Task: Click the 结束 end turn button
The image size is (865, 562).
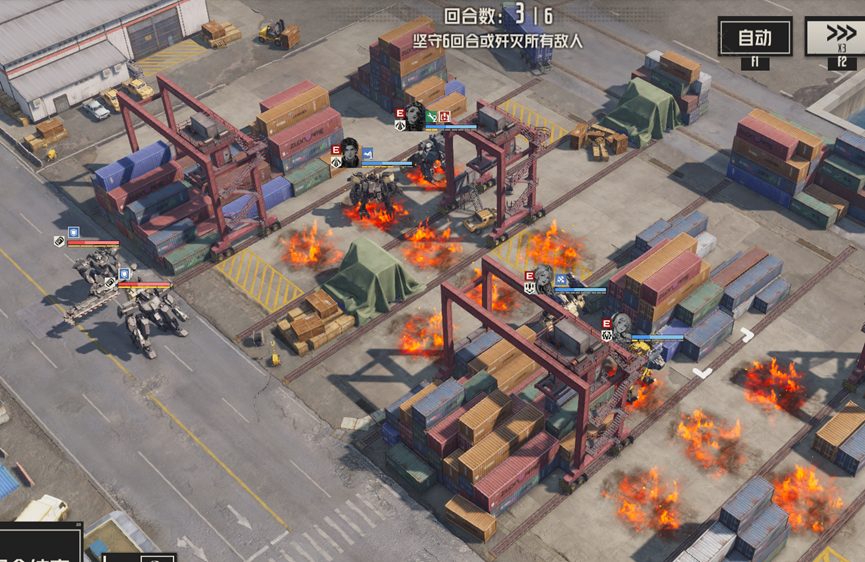Action: [x=40, y=546]
